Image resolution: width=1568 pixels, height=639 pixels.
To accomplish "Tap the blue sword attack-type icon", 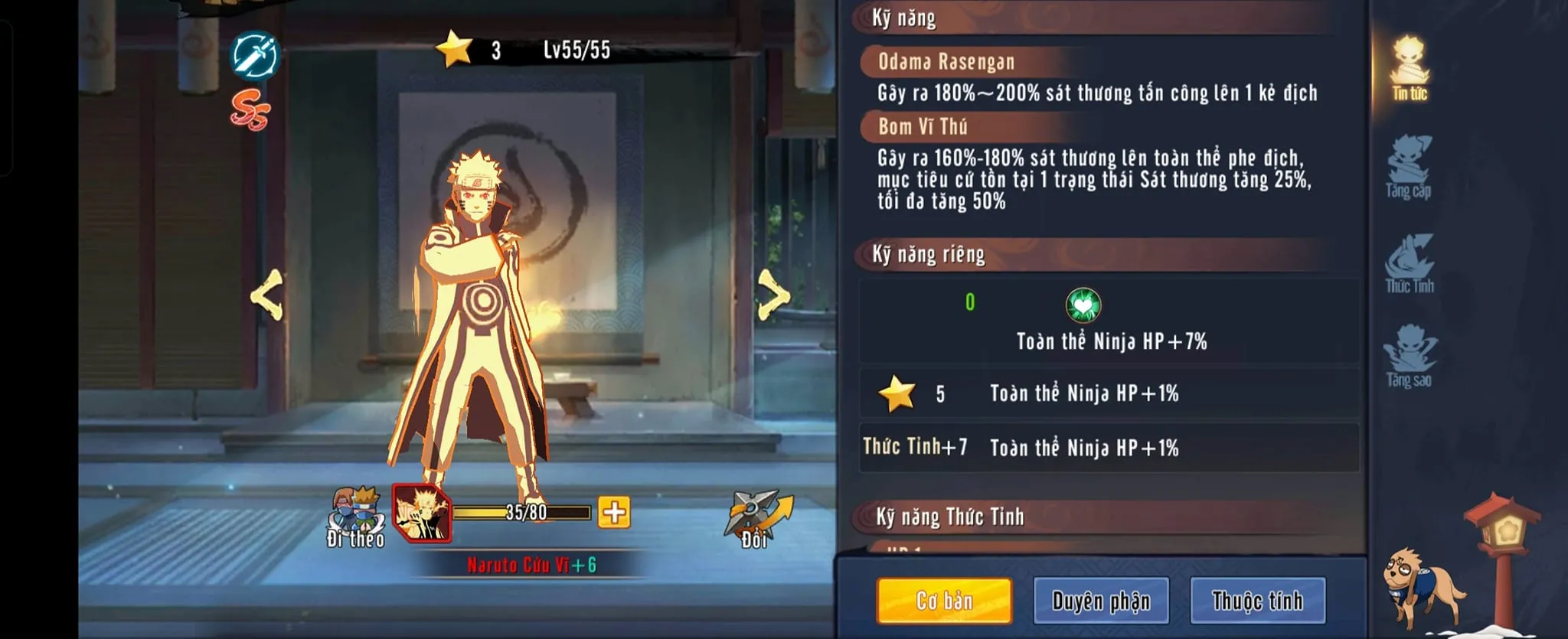I will pos(255,55).
